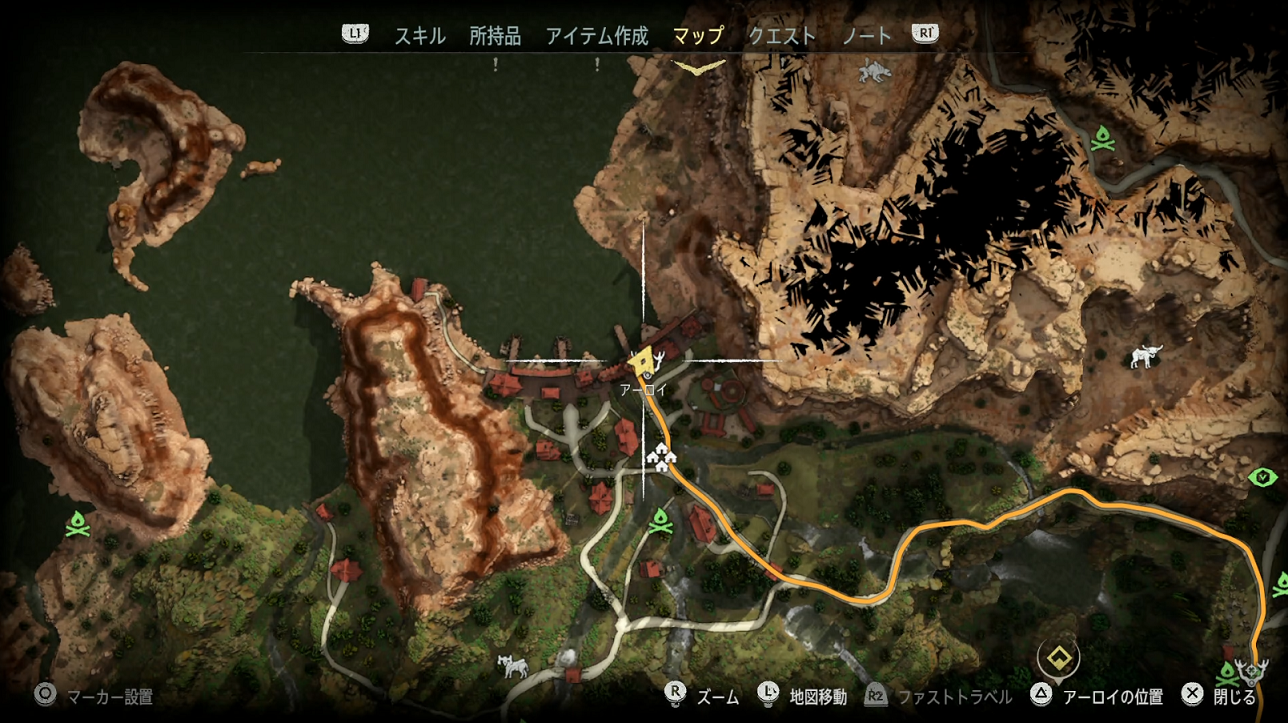Open the クエスト tab
The image size is (1288, 723).
[x=782, y=36]
